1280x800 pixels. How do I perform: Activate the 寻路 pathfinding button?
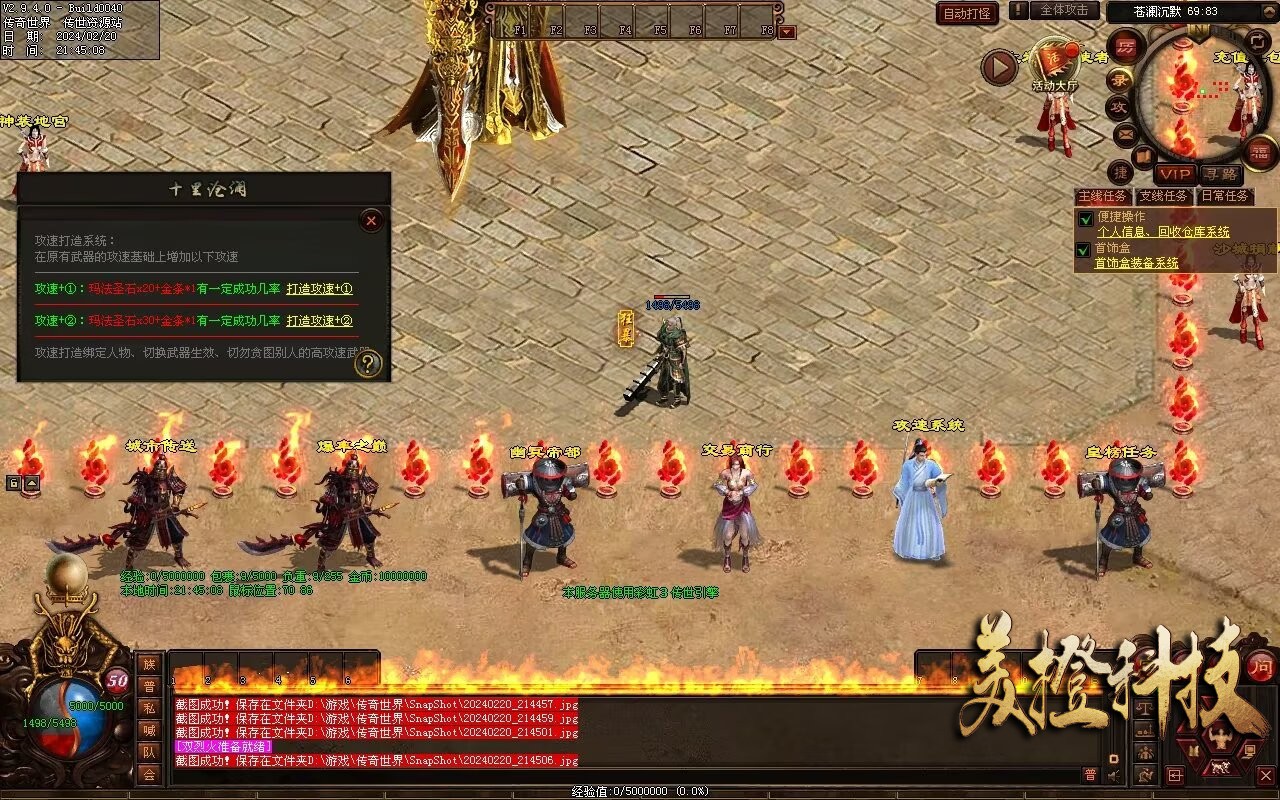click(1218, 174)
